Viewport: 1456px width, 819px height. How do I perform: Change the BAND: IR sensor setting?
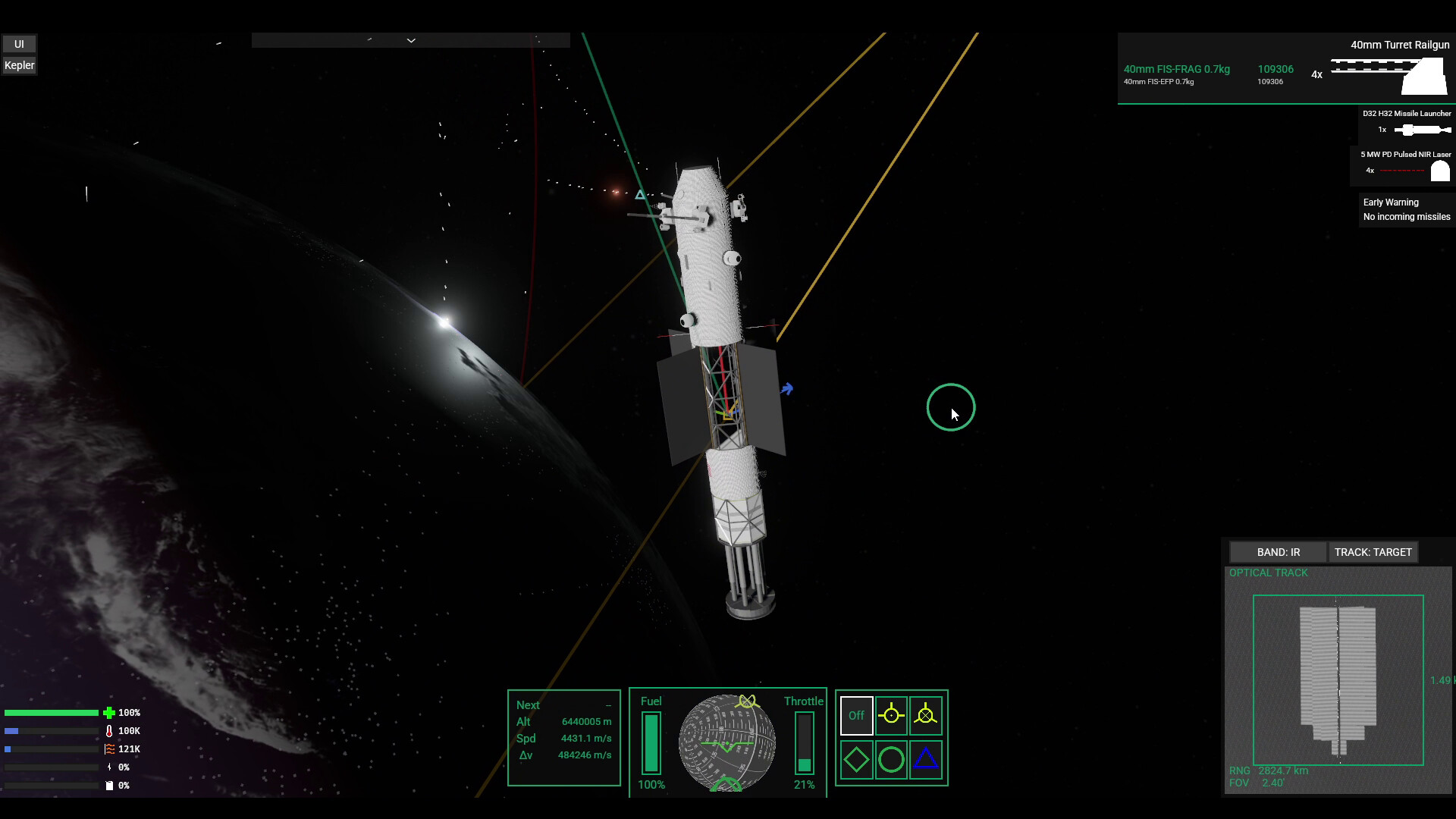[1278, 552]
